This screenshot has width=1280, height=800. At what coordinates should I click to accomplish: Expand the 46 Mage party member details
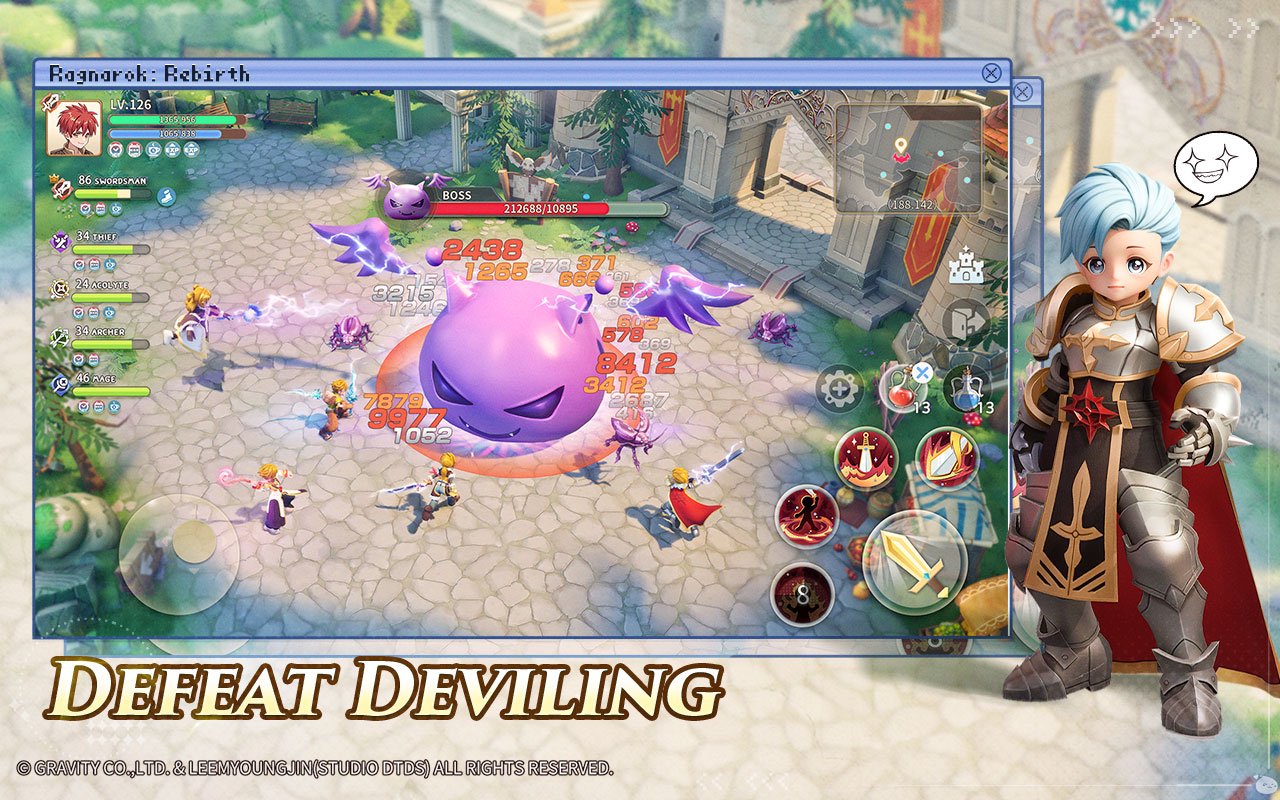click(96, 379)
